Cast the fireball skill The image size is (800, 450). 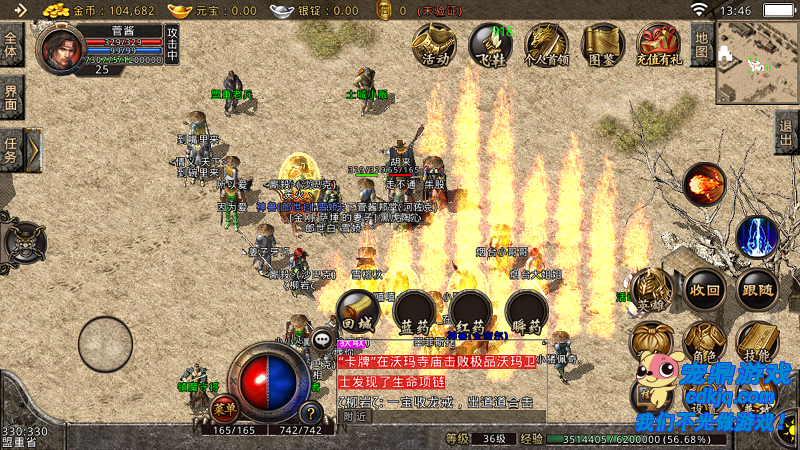pos(705,184)
